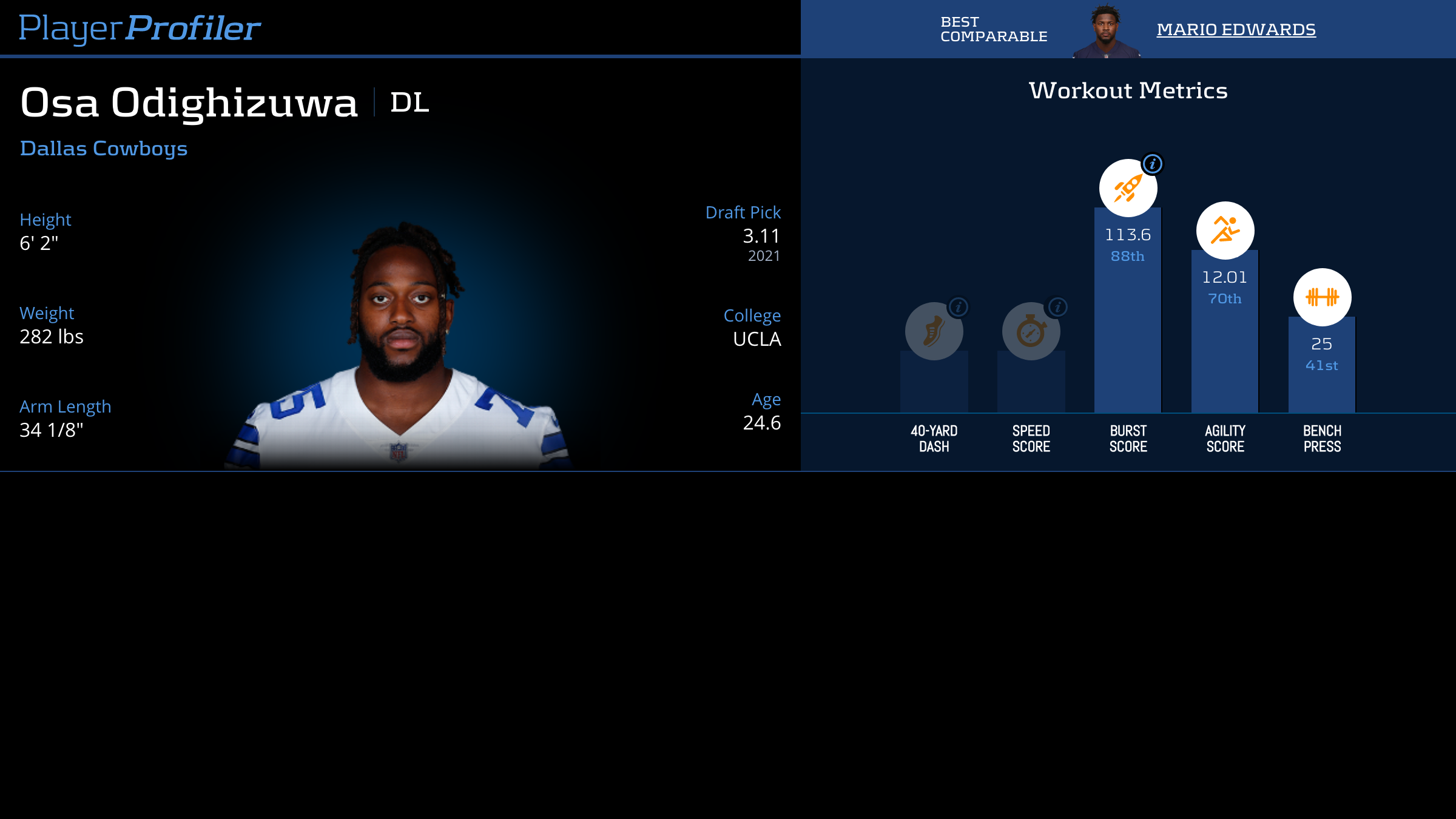Select the Speed Score stopwatch icon
This screenshot has height=819, width=1456.
1030,332
